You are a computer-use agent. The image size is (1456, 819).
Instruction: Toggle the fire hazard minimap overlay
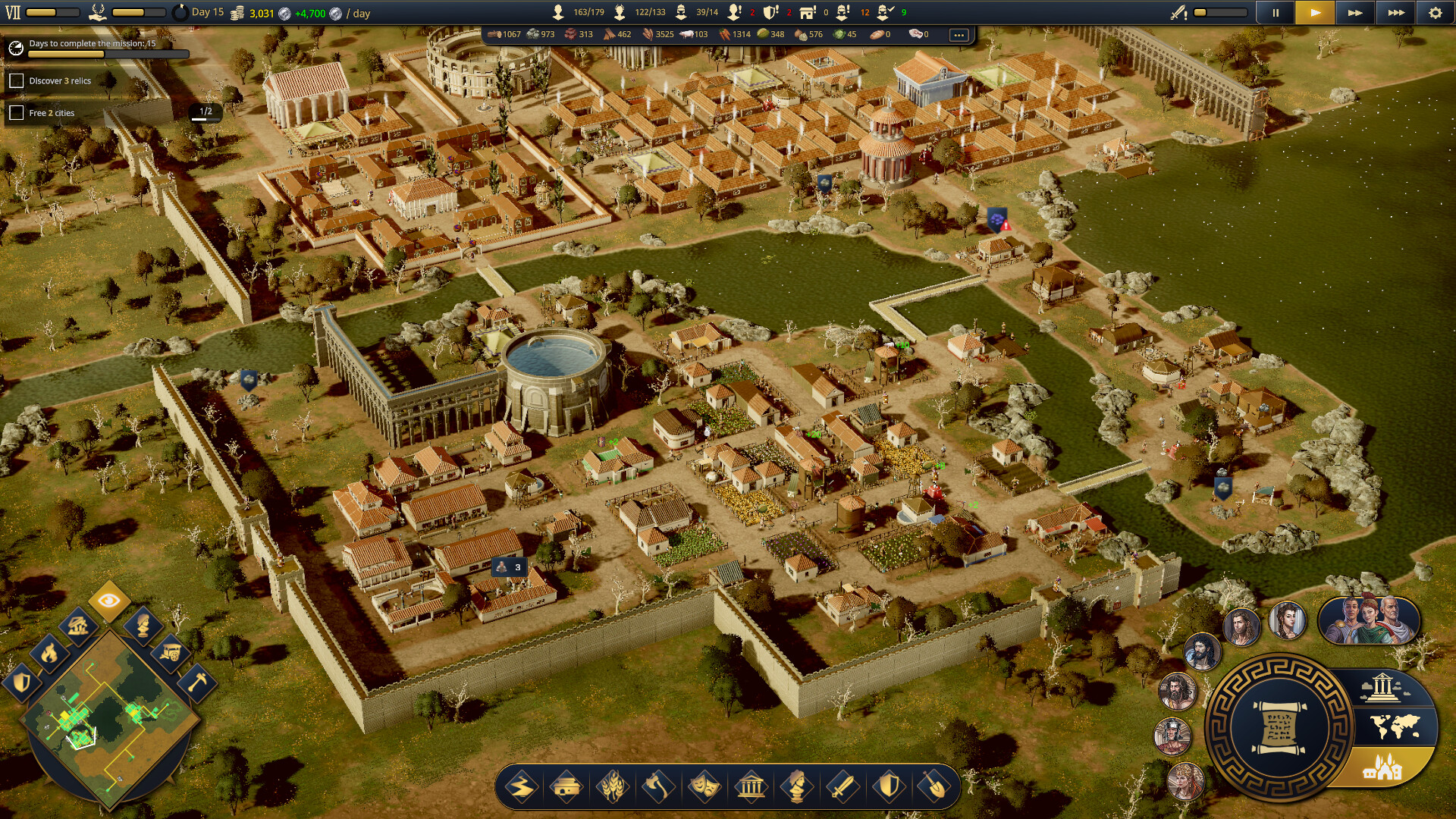pyautogui.click(x=49, y=654)
